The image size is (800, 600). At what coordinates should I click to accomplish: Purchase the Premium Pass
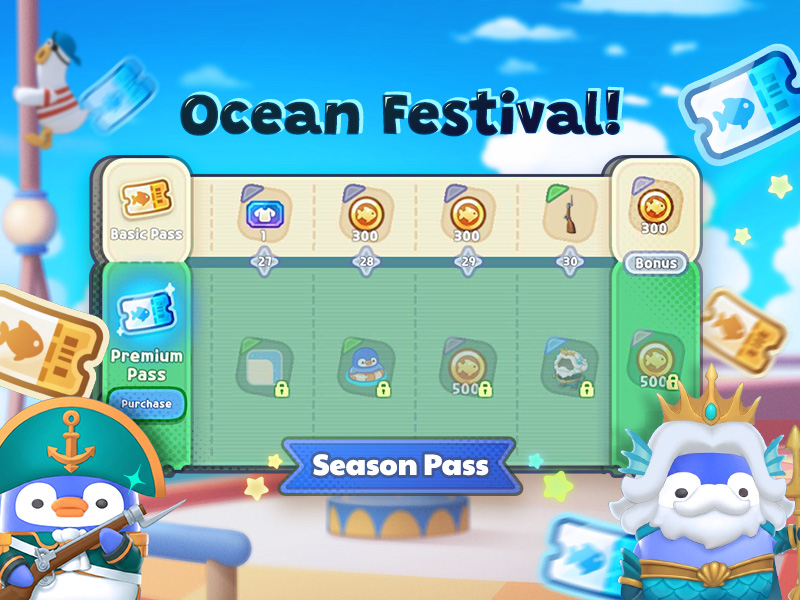click(x=147, y=404)
